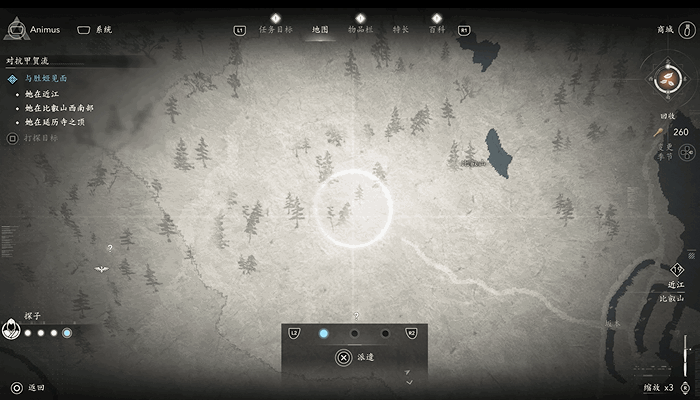Click the highlighted blue scout slot

tap(323, 334)
